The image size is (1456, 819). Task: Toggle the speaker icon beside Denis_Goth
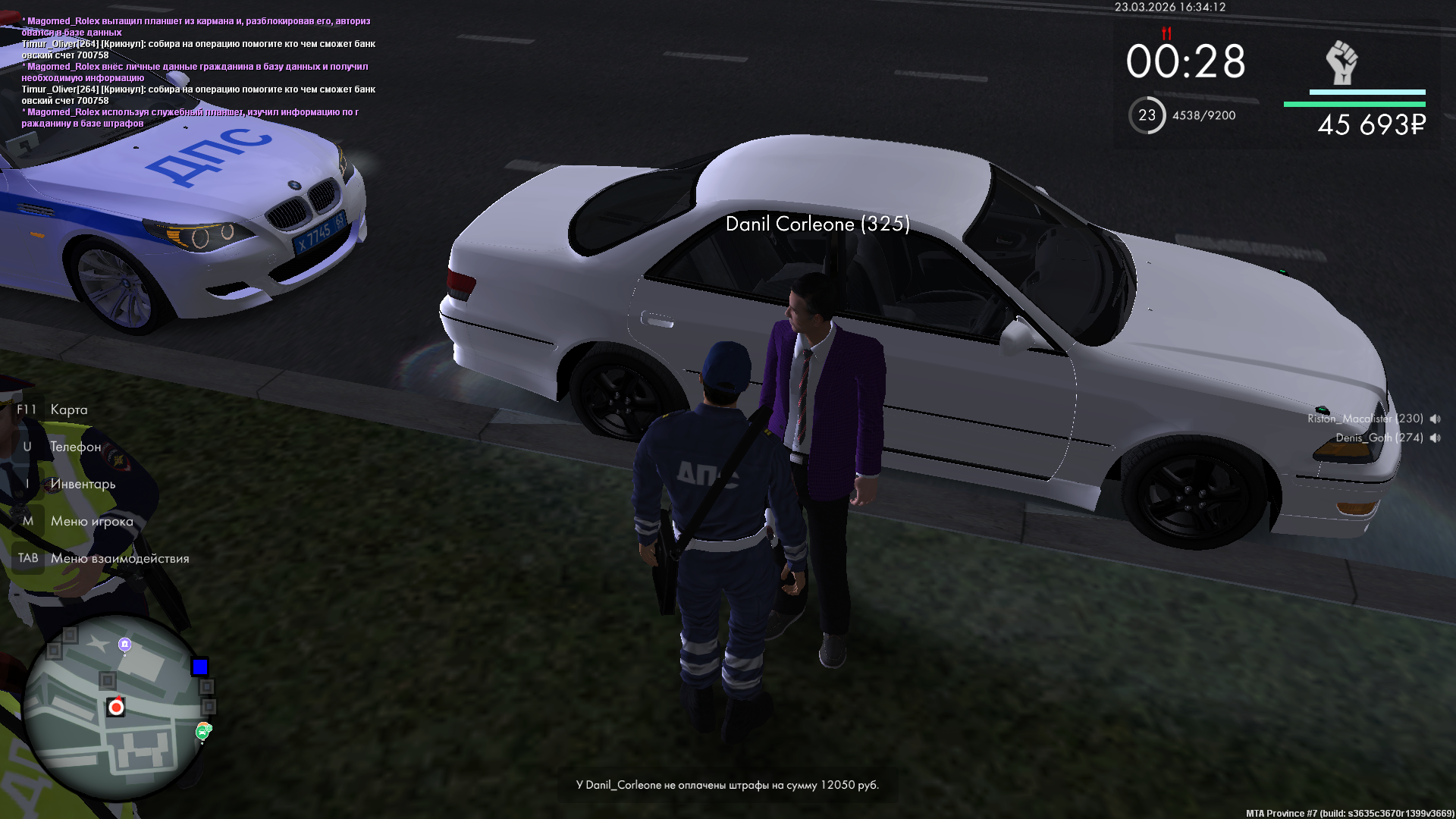(x=1435, y=438)
